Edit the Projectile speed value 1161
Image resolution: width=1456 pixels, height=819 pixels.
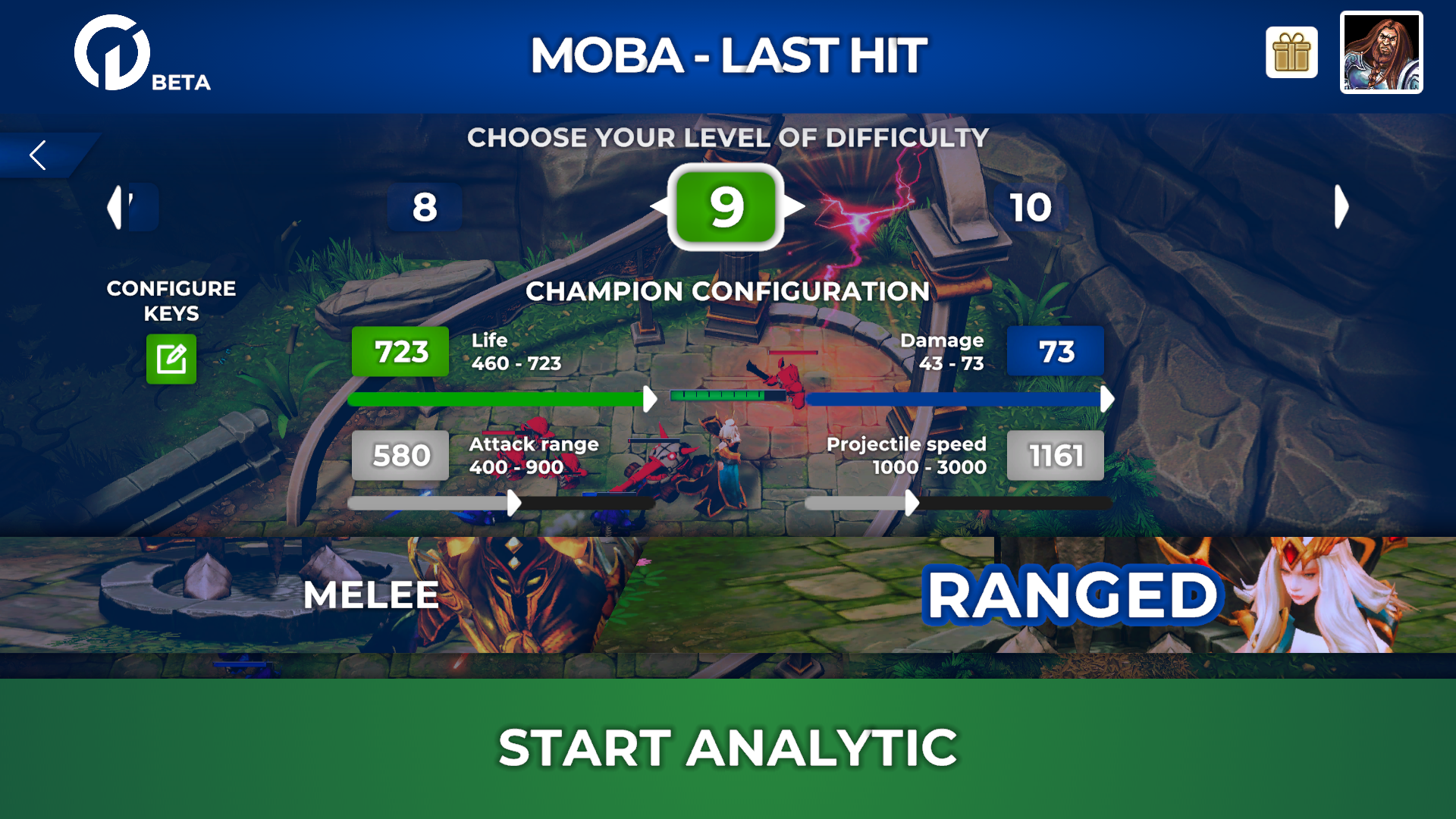1055,456
